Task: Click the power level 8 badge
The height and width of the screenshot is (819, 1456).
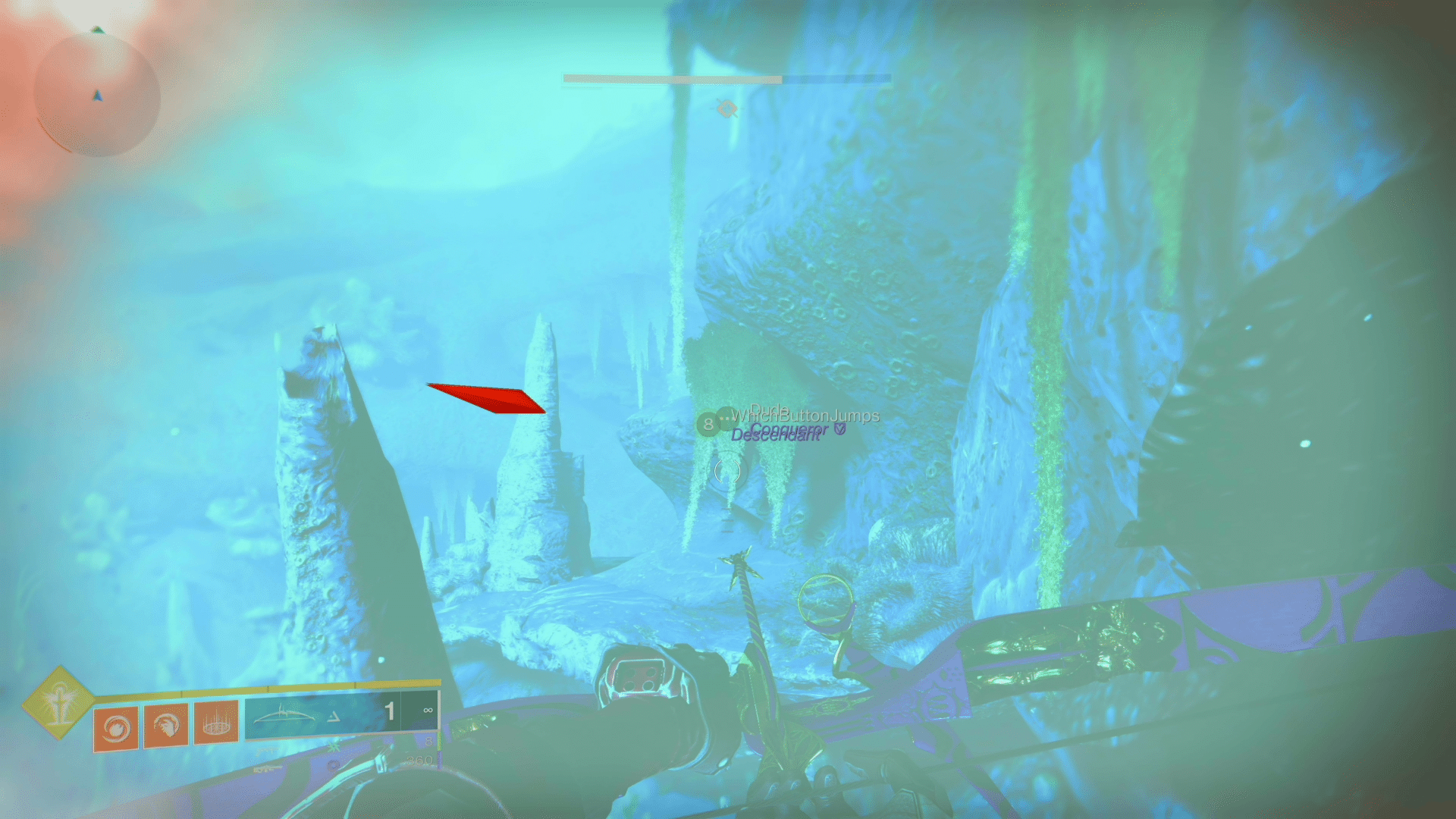Action: click(x=708, y=422)
